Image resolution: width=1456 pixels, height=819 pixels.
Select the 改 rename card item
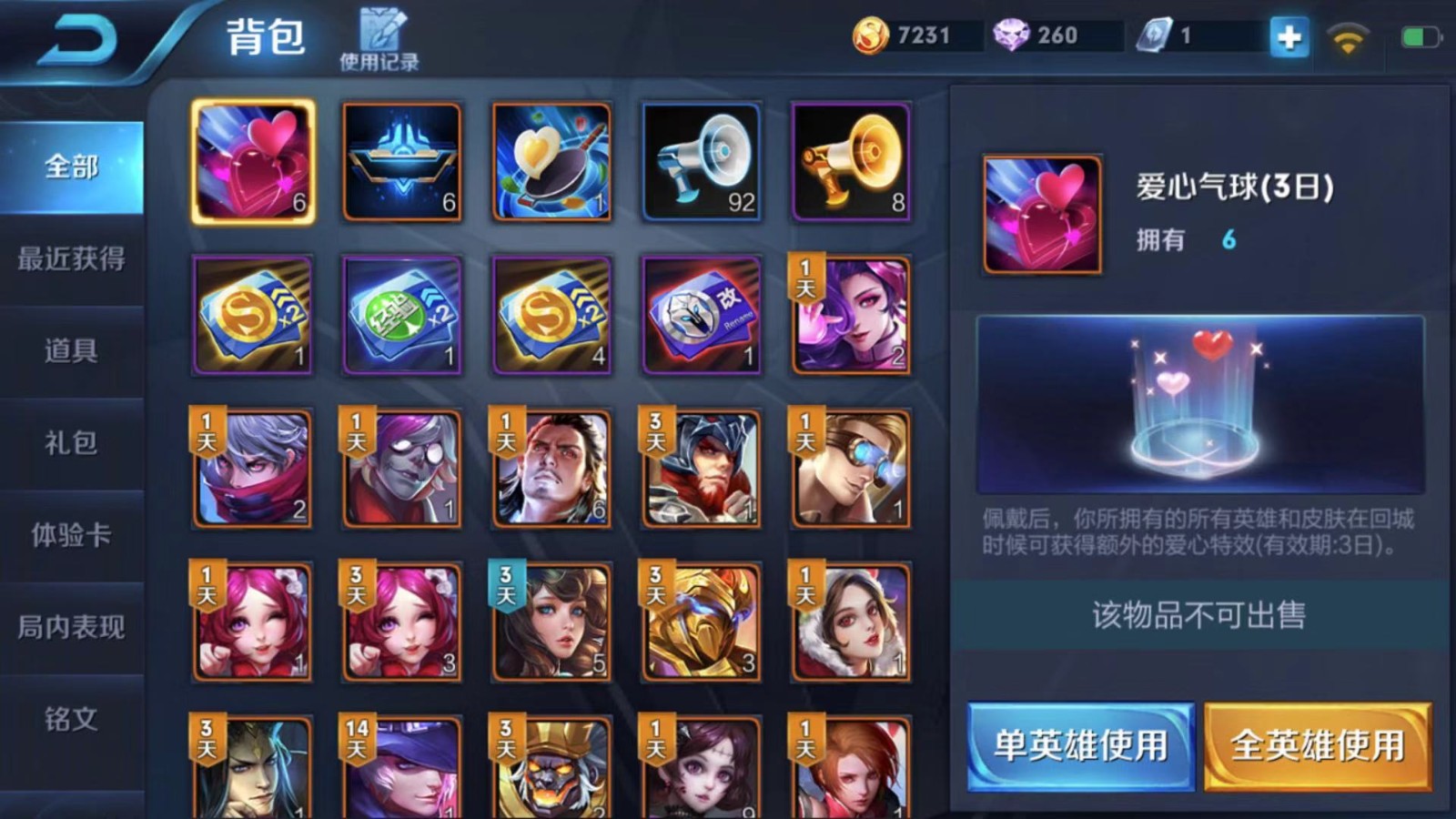pyautogui.click(x=701, y=314)
